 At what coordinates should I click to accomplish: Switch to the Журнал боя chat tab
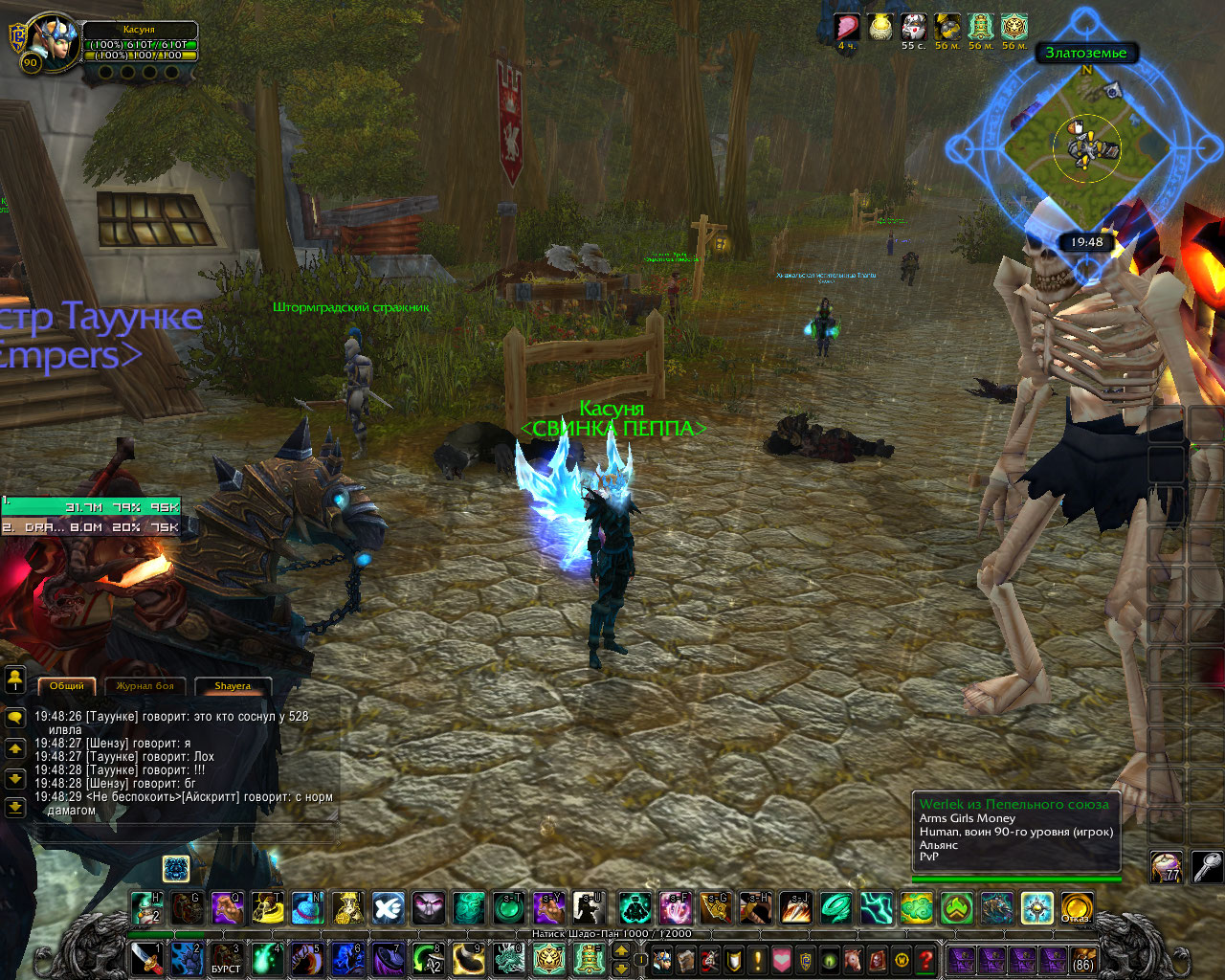click(x=145, y=686)
